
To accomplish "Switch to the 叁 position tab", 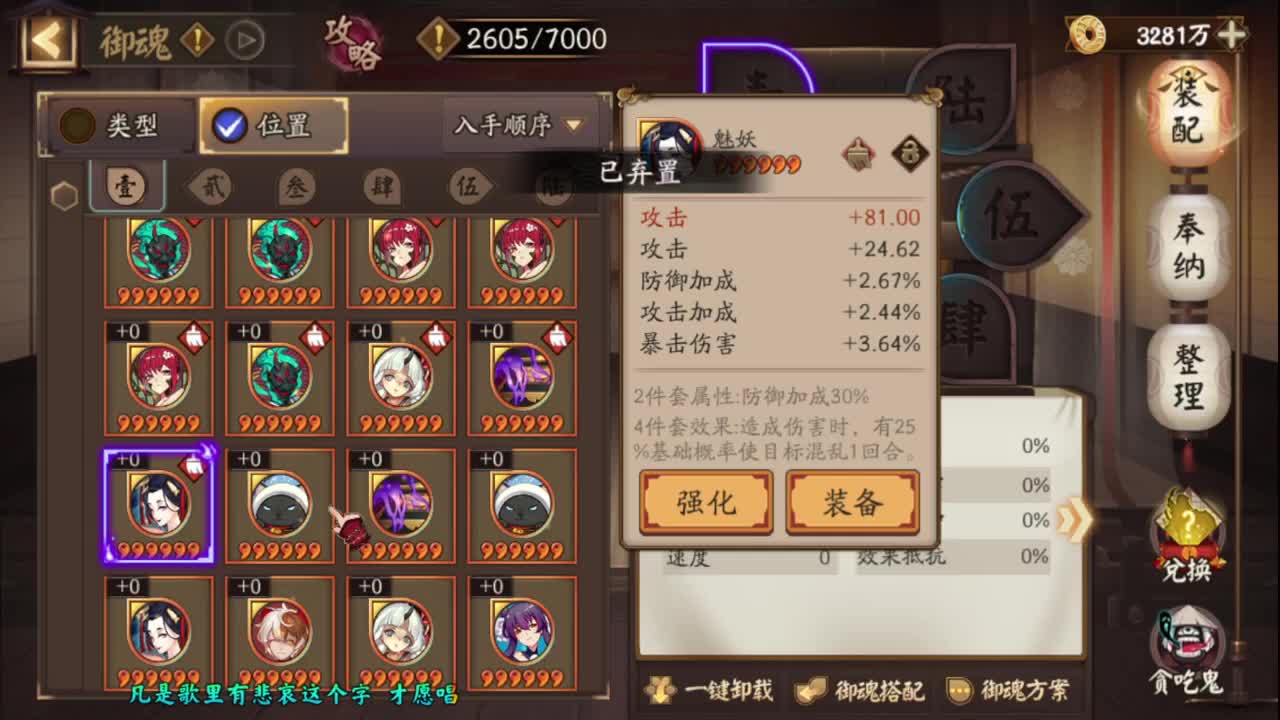I will (x=296, y=187).
